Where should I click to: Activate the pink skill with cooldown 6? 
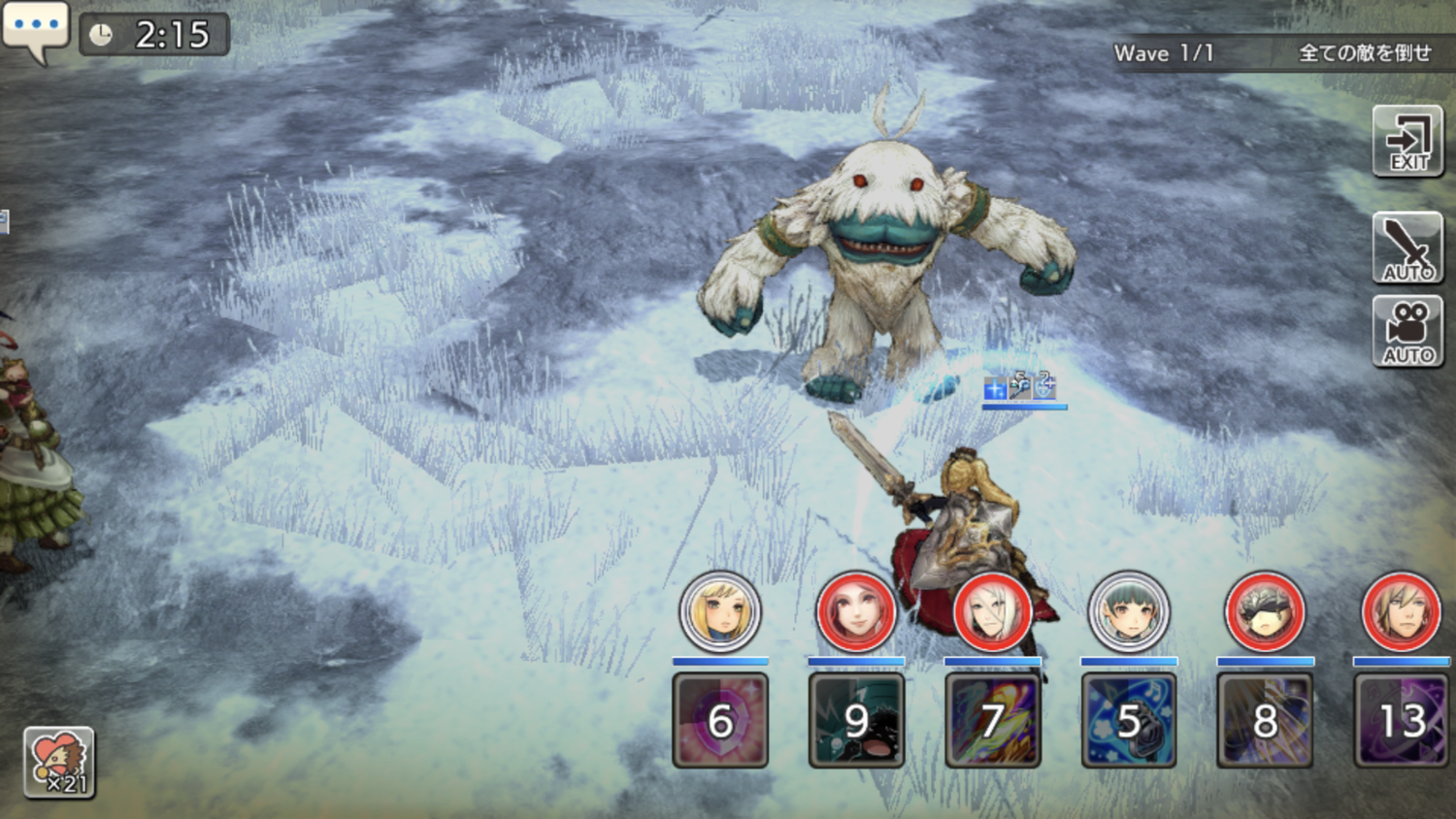coord(720,720)
